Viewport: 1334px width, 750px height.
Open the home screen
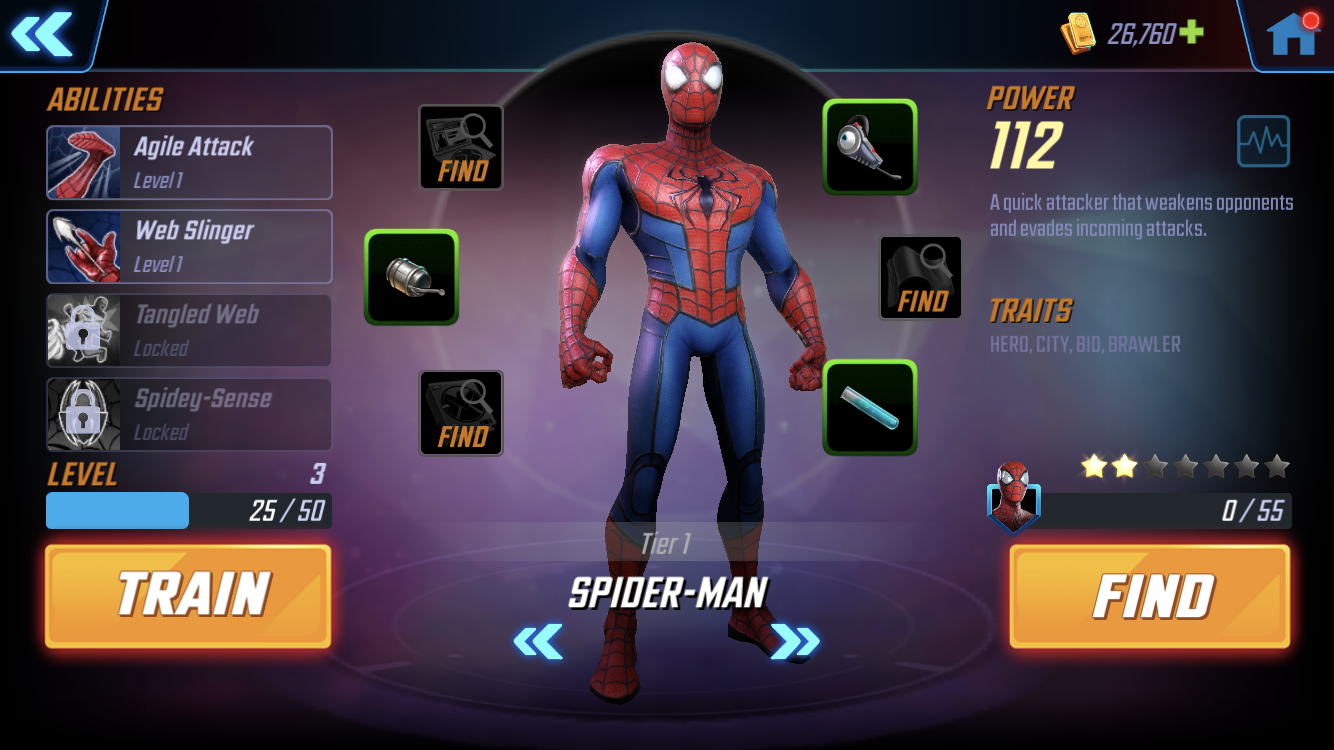(1292, 34)
